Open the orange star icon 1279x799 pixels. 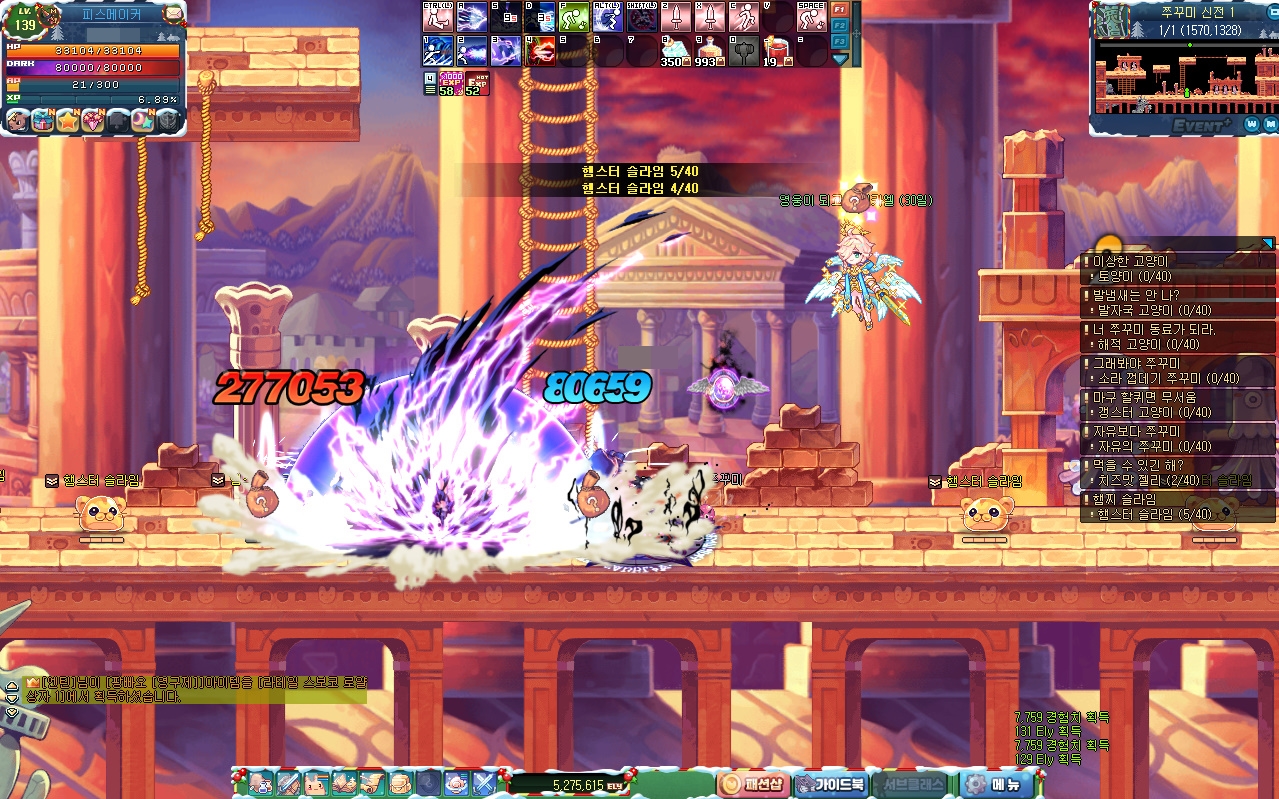68,121
